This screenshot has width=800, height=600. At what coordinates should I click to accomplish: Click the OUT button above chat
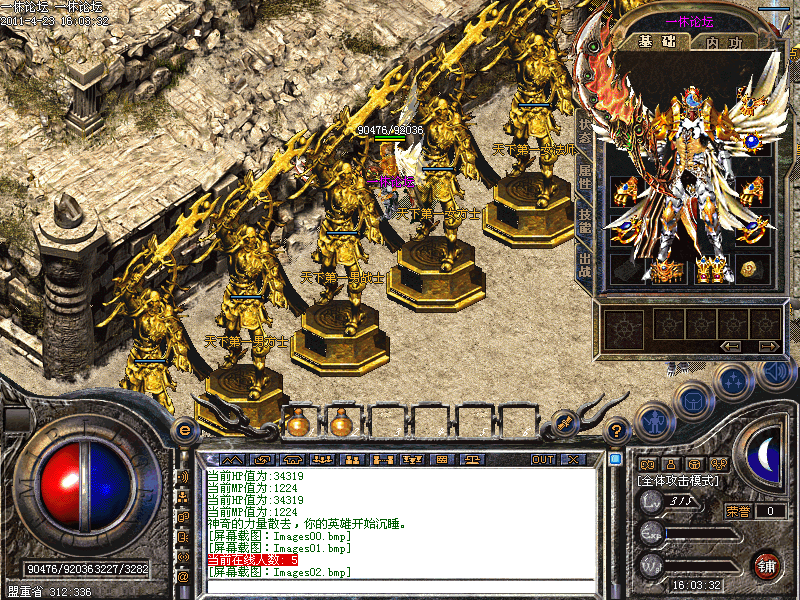pyautogui.click(x=543, y=459)
